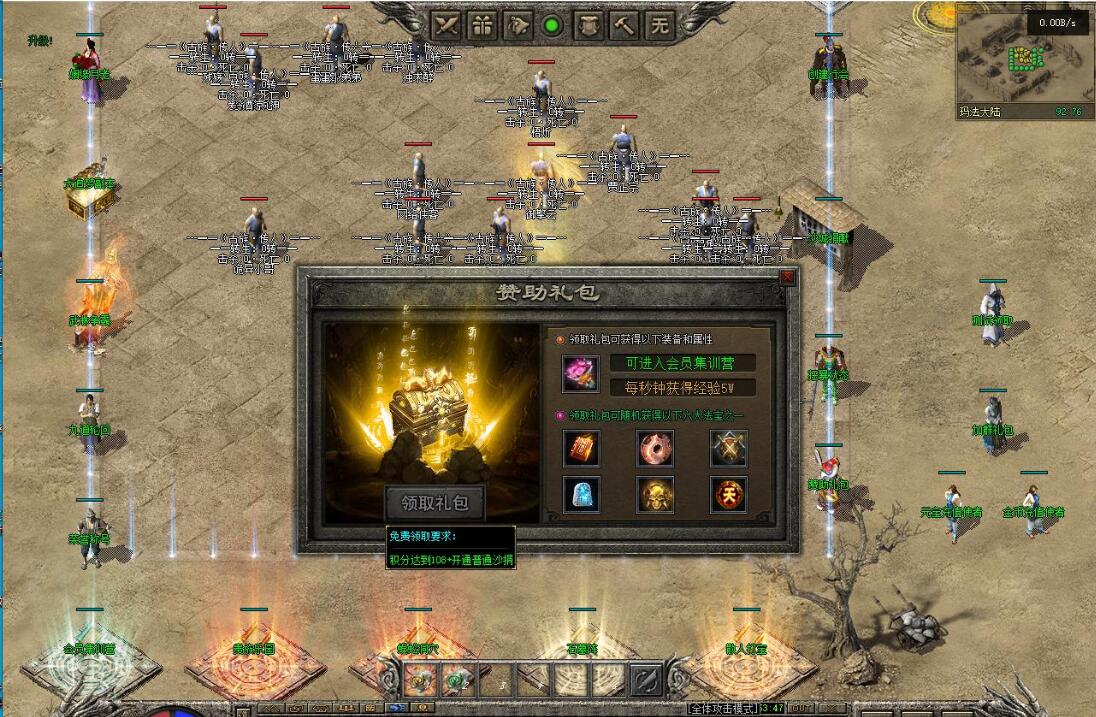The width and height of the screenshot is (1096, 717).
Task: Click the 无 button in top toolbar
Action: click(x=659, y=26)
